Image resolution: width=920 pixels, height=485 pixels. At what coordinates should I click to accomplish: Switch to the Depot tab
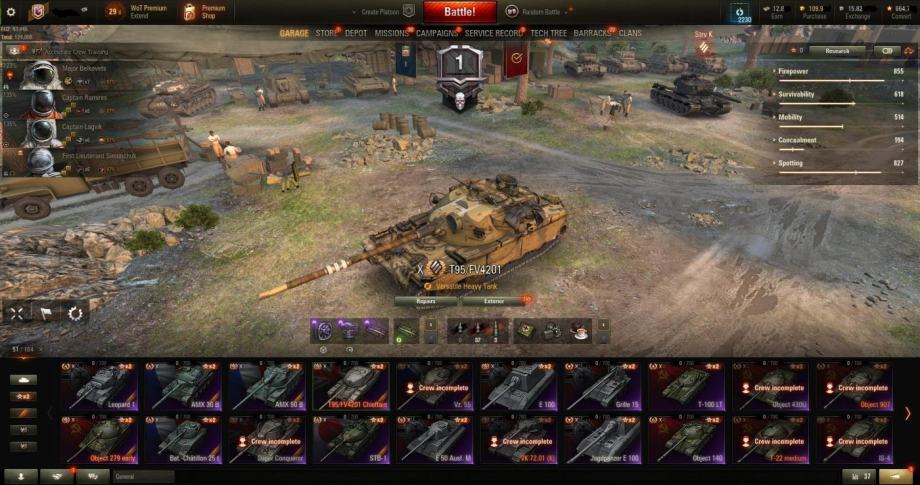pyautogui.click(x=356, y=33)
